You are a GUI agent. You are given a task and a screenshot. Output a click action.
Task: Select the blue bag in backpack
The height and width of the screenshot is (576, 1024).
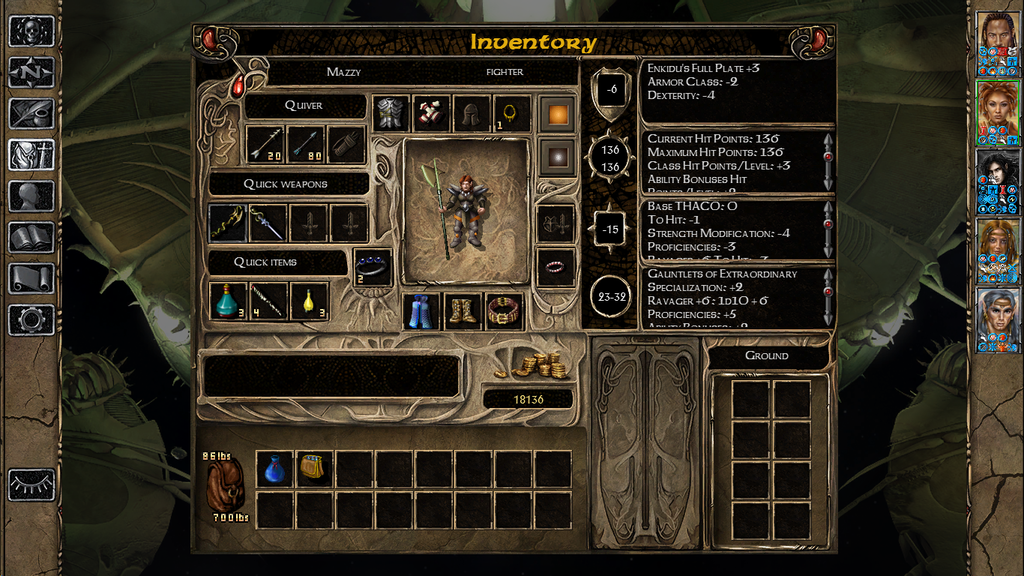pyautogui.click(x=275, y=469)
